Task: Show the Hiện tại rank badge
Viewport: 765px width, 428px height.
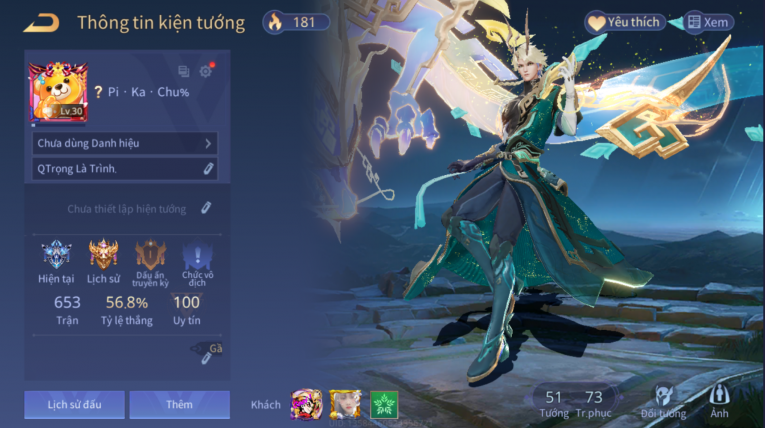Action: point(56,255)
